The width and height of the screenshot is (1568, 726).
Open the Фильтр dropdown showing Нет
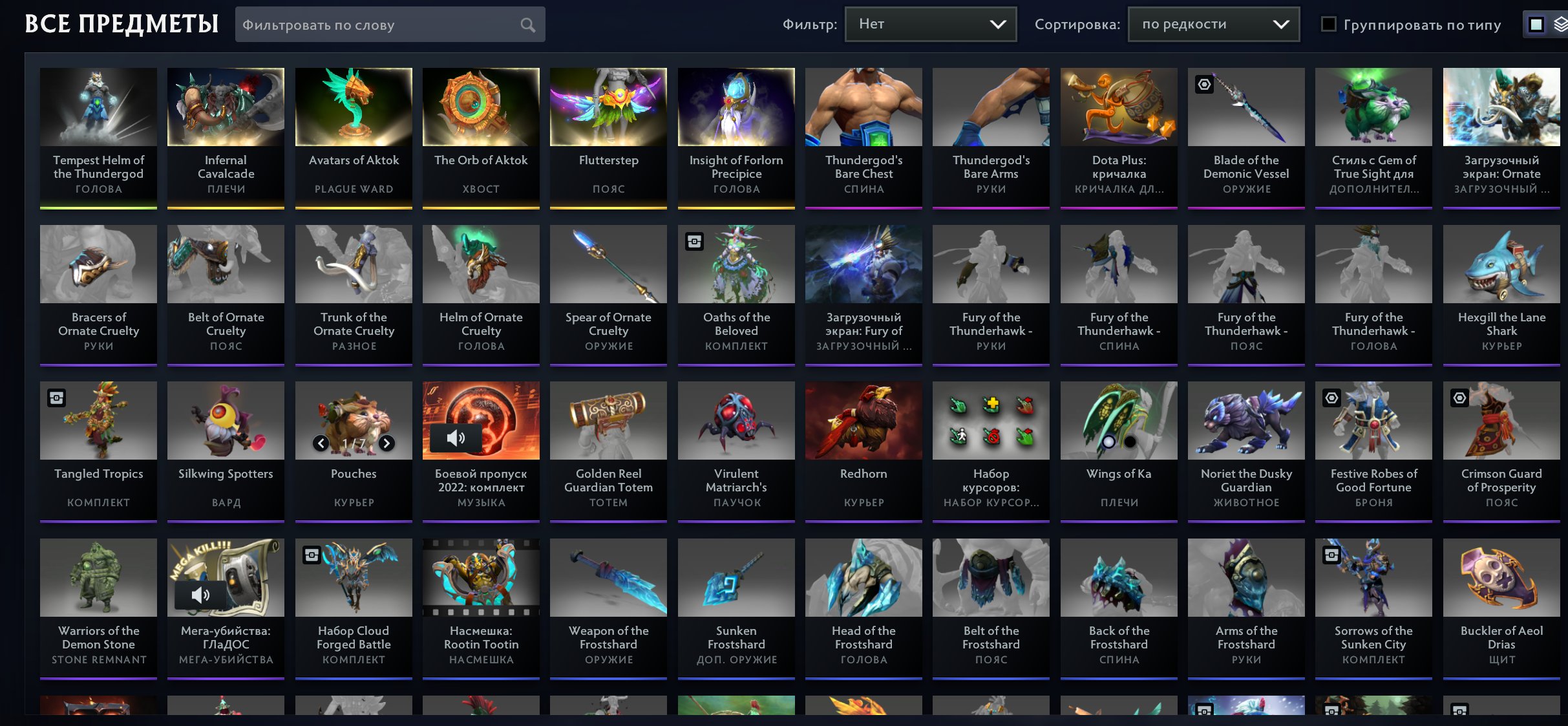point(930,24)
